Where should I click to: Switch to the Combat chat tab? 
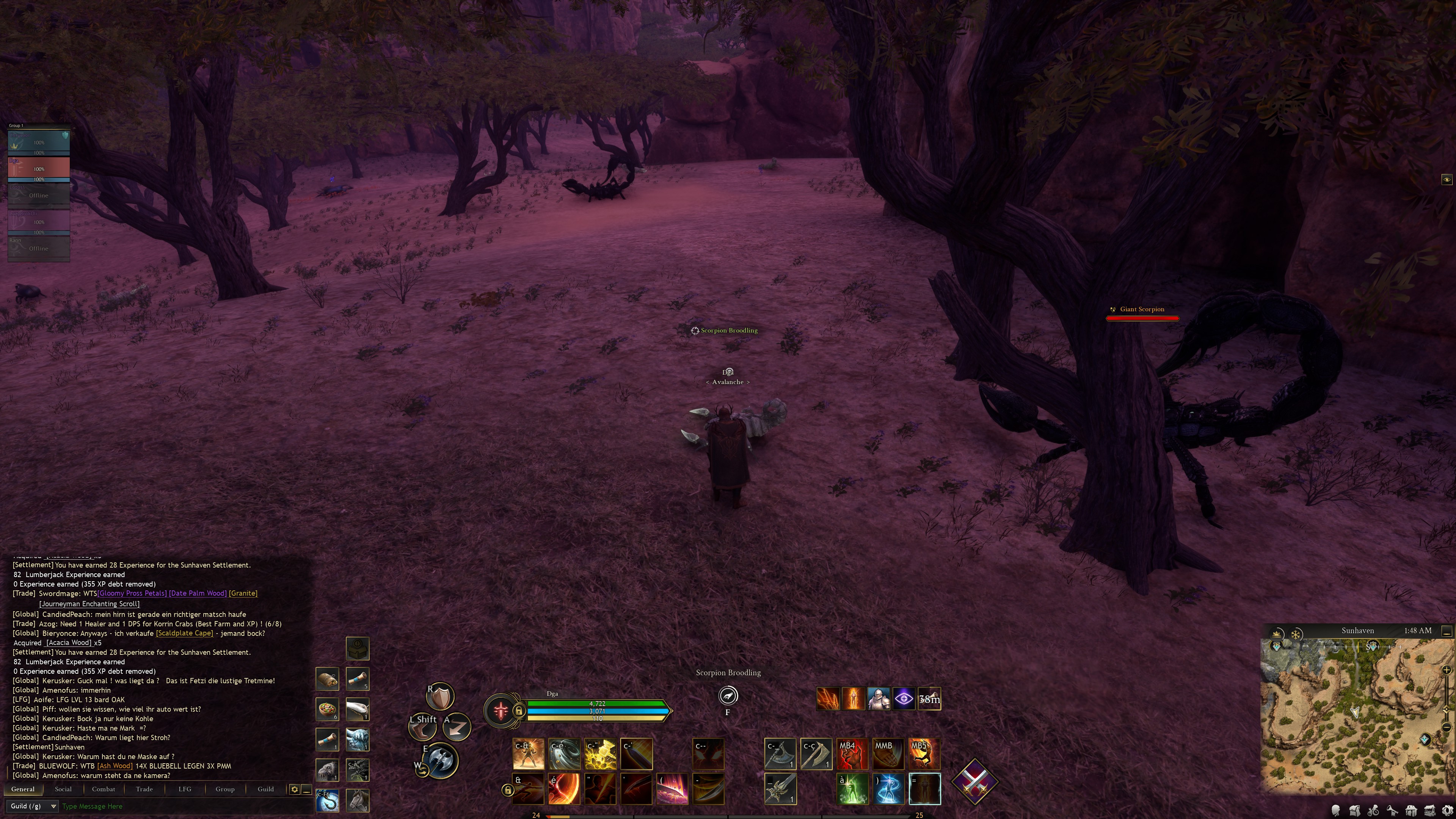pyautogui.click(x=104, y=789)
